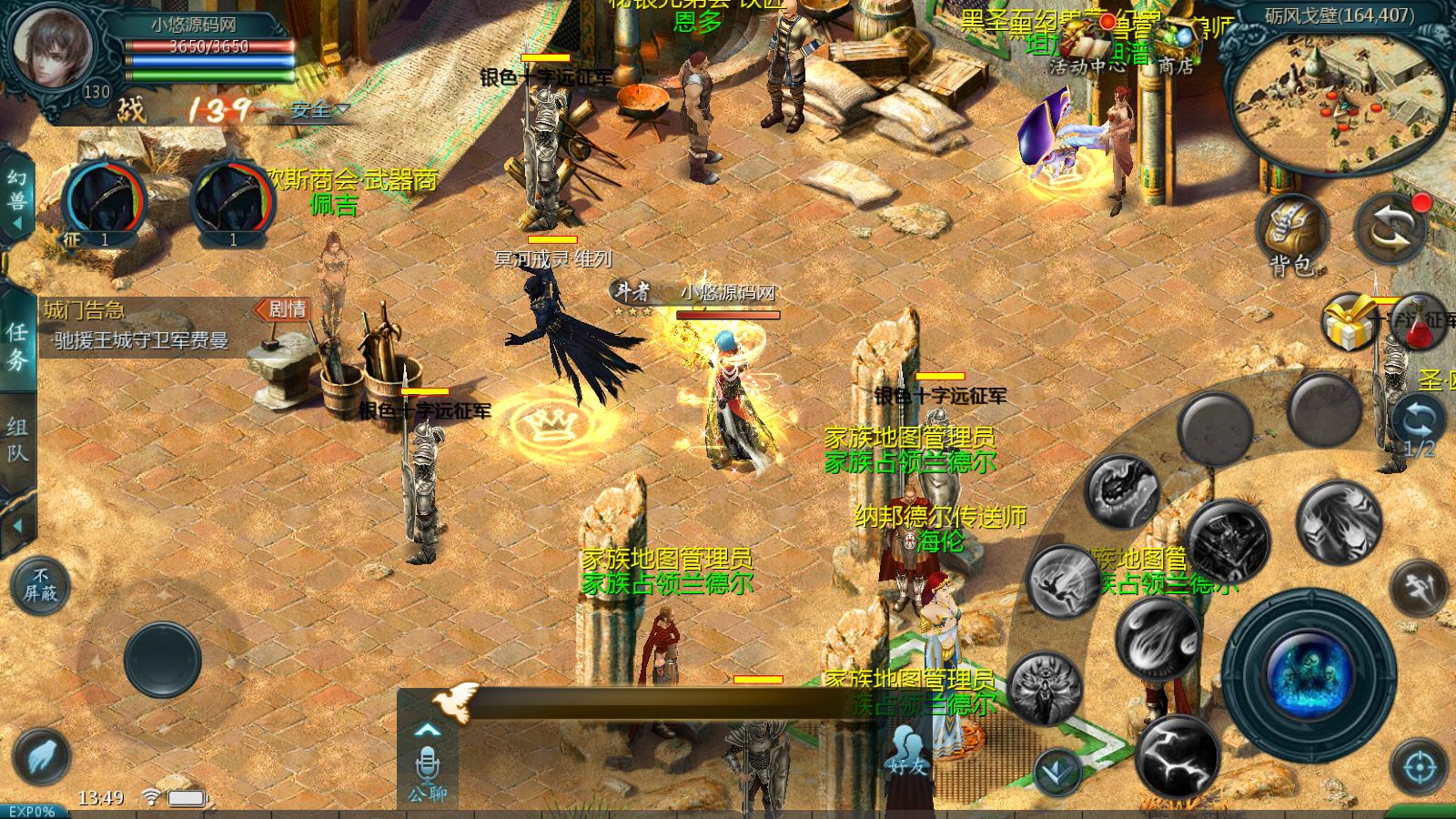
Task: Collapse the left sidebar with bottom arrow
Action: [x=18, y=526]
